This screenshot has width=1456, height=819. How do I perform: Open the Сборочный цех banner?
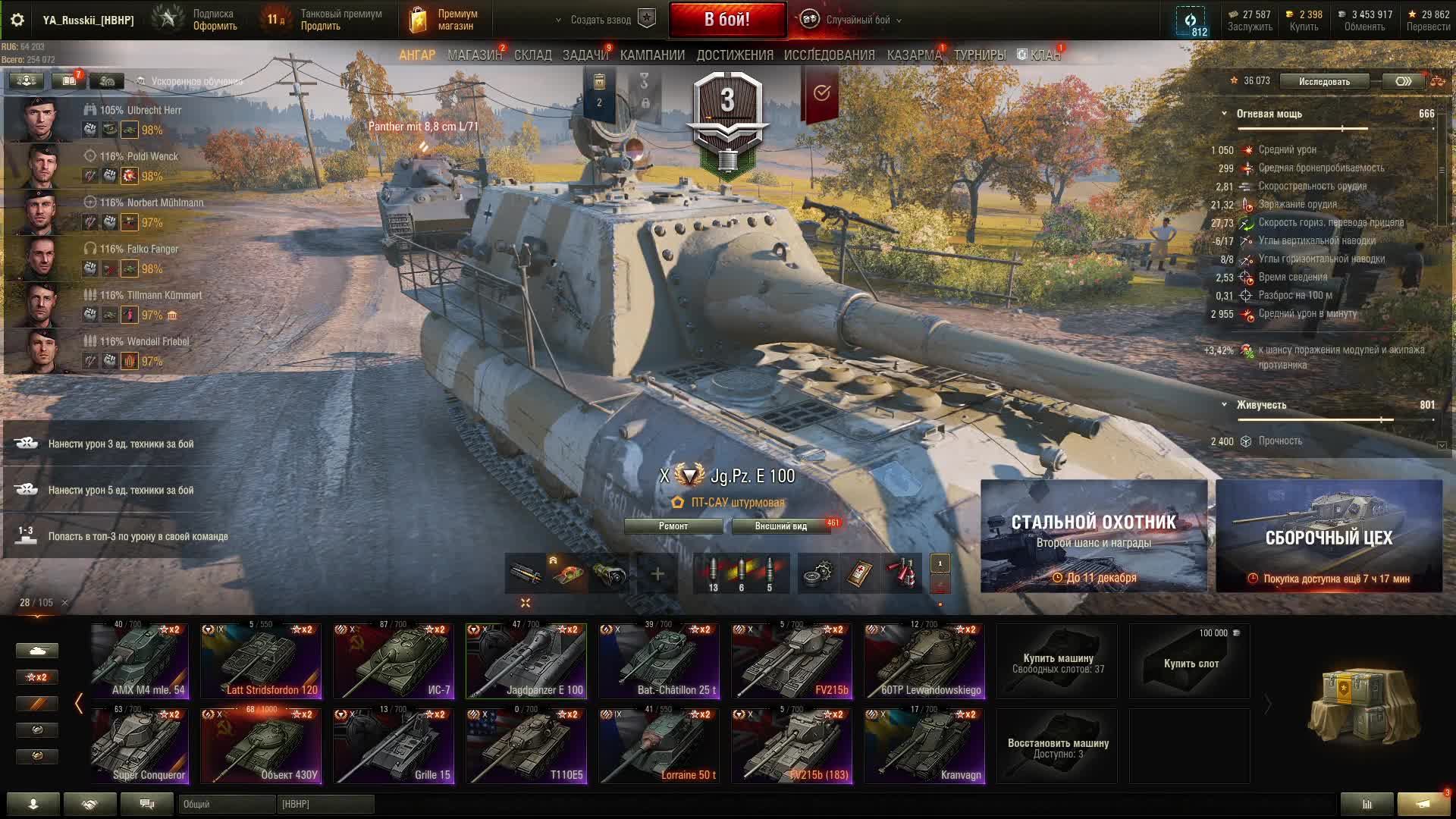(1329, 535)
